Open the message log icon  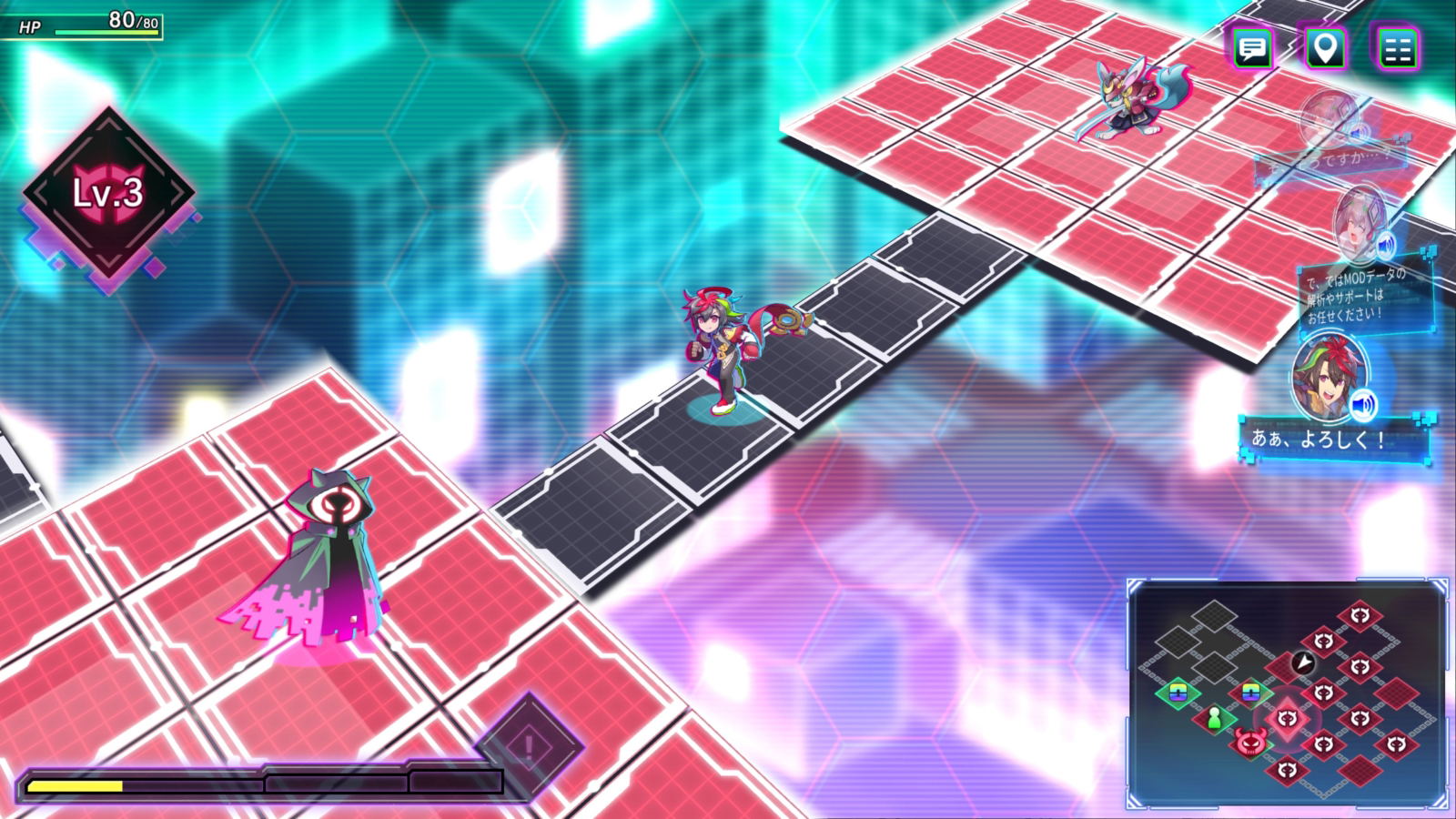click(x=1255, y=50)
